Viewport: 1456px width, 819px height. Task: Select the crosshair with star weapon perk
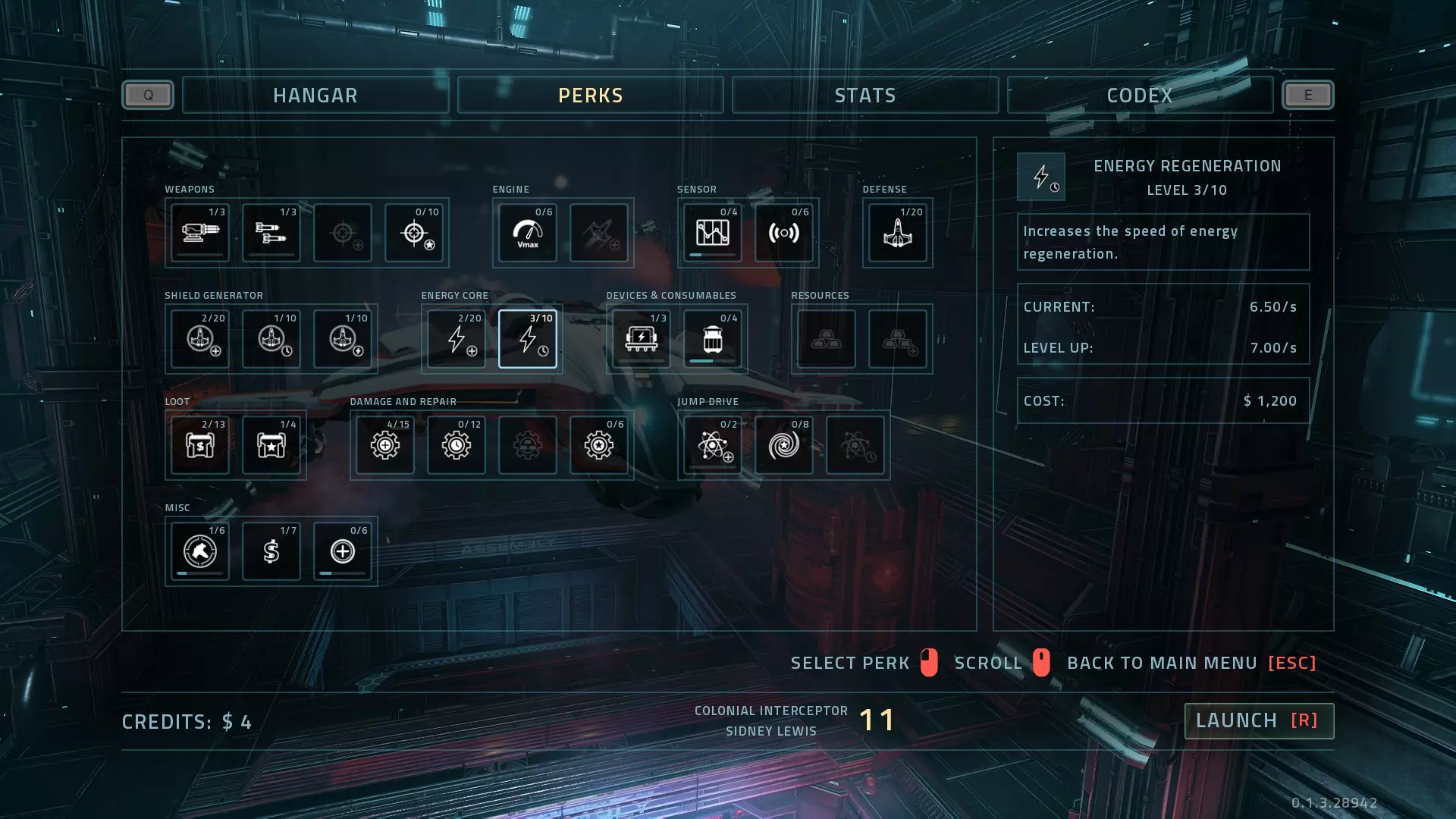point(414,233)
